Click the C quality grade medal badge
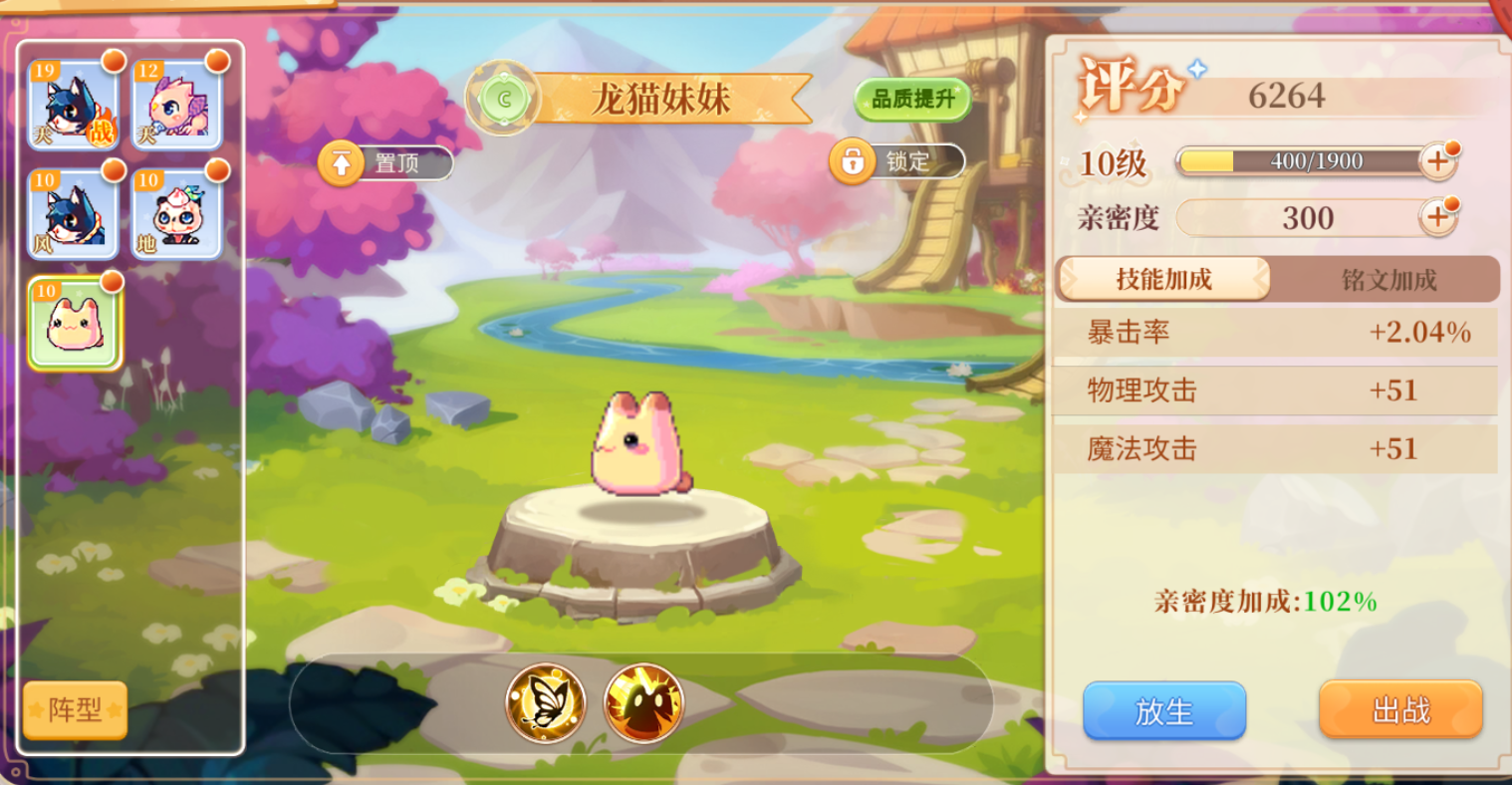Screen dimensions: 1512x785 pos(506,100)
